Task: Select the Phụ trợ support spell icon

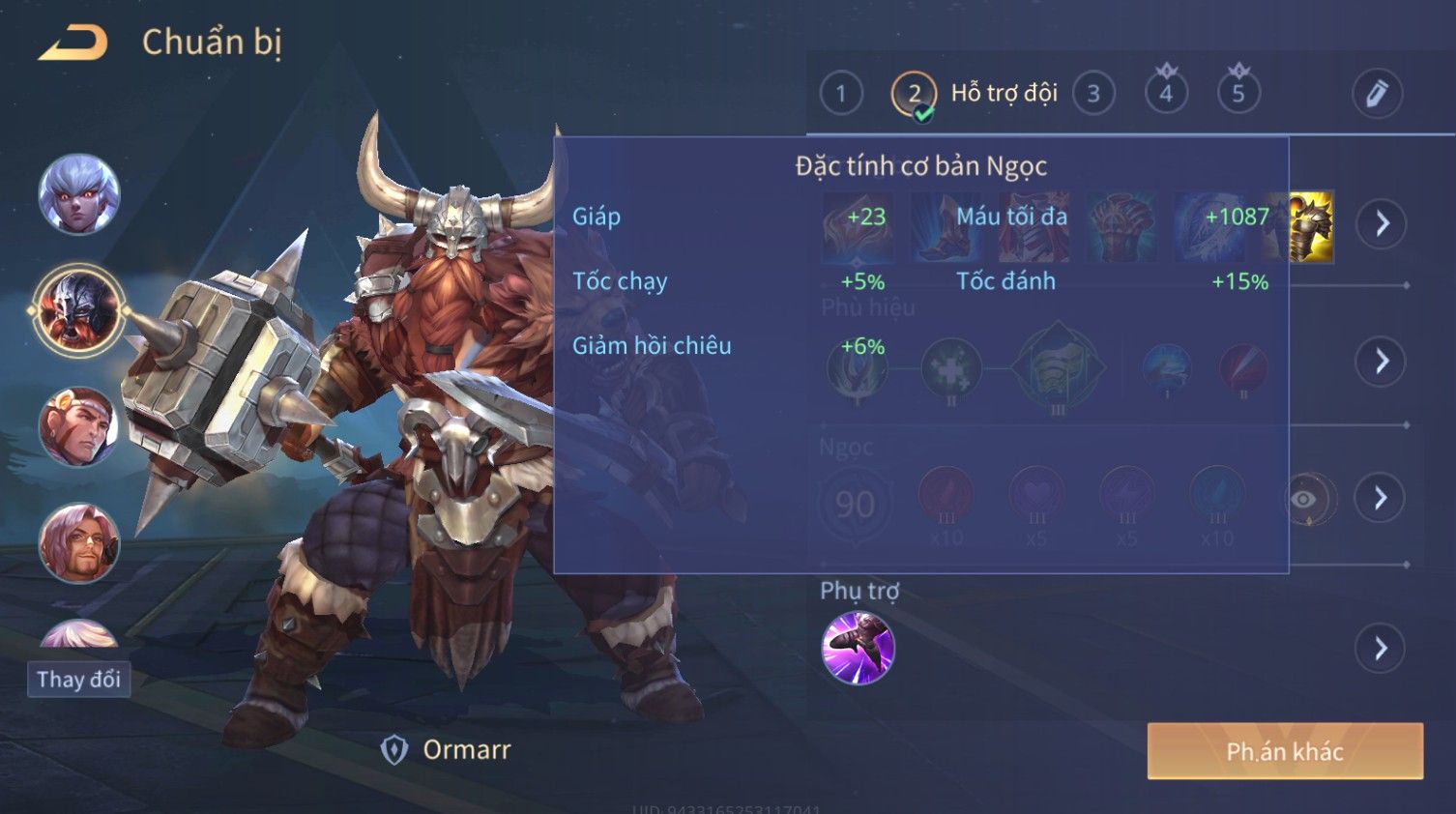Action: [858, 648]
